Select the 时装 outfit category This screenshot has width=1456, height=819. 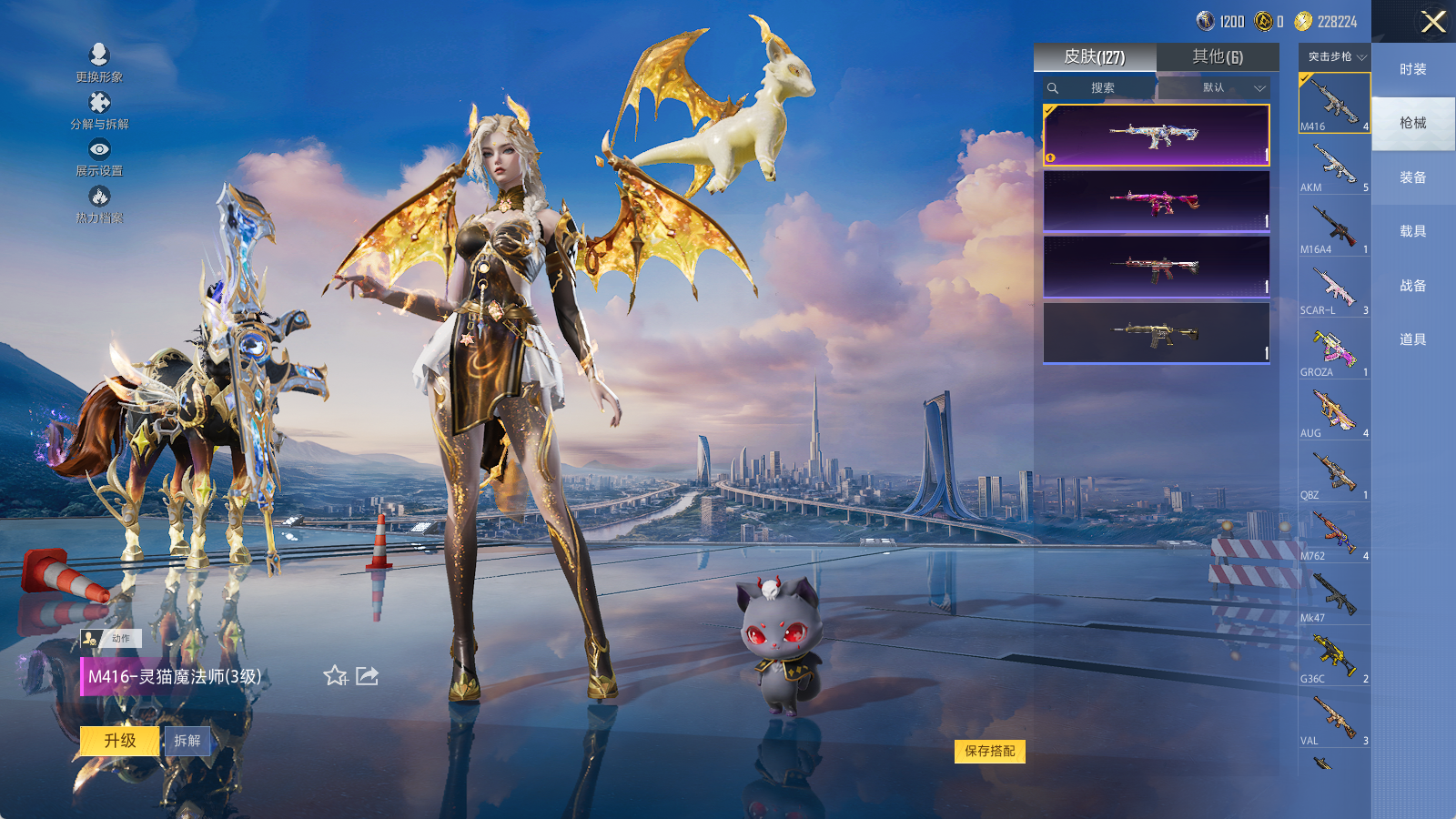(1412, 69)
